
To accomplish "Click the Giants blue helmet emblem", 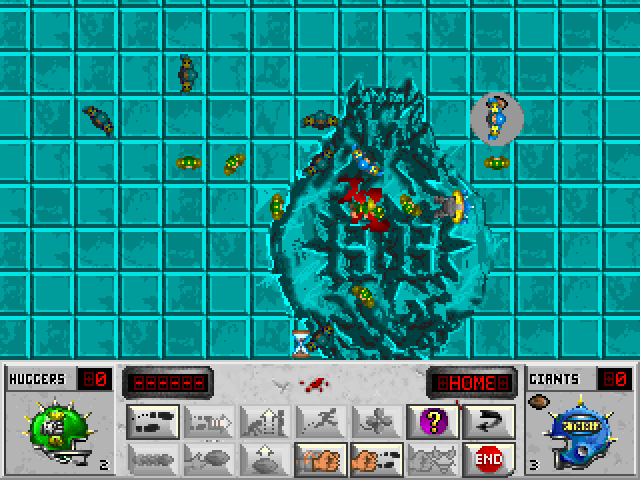I will [x=578, y=431].
